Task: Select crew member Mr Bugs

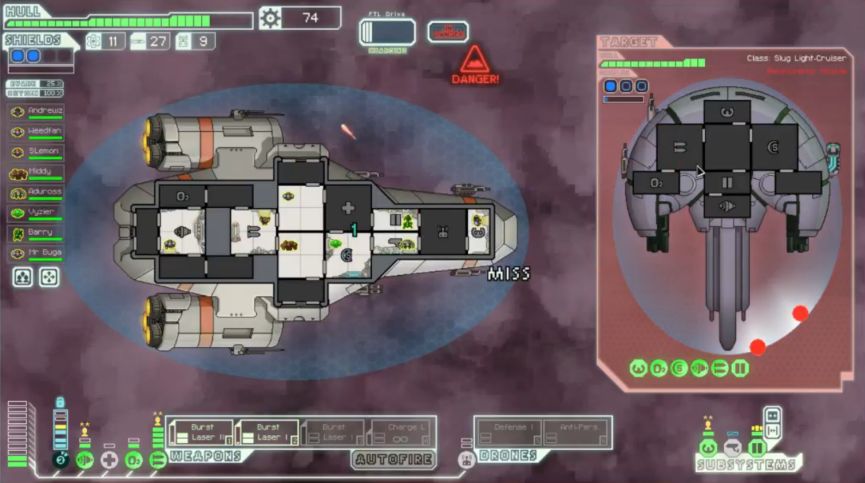Action: coord(36,253)
